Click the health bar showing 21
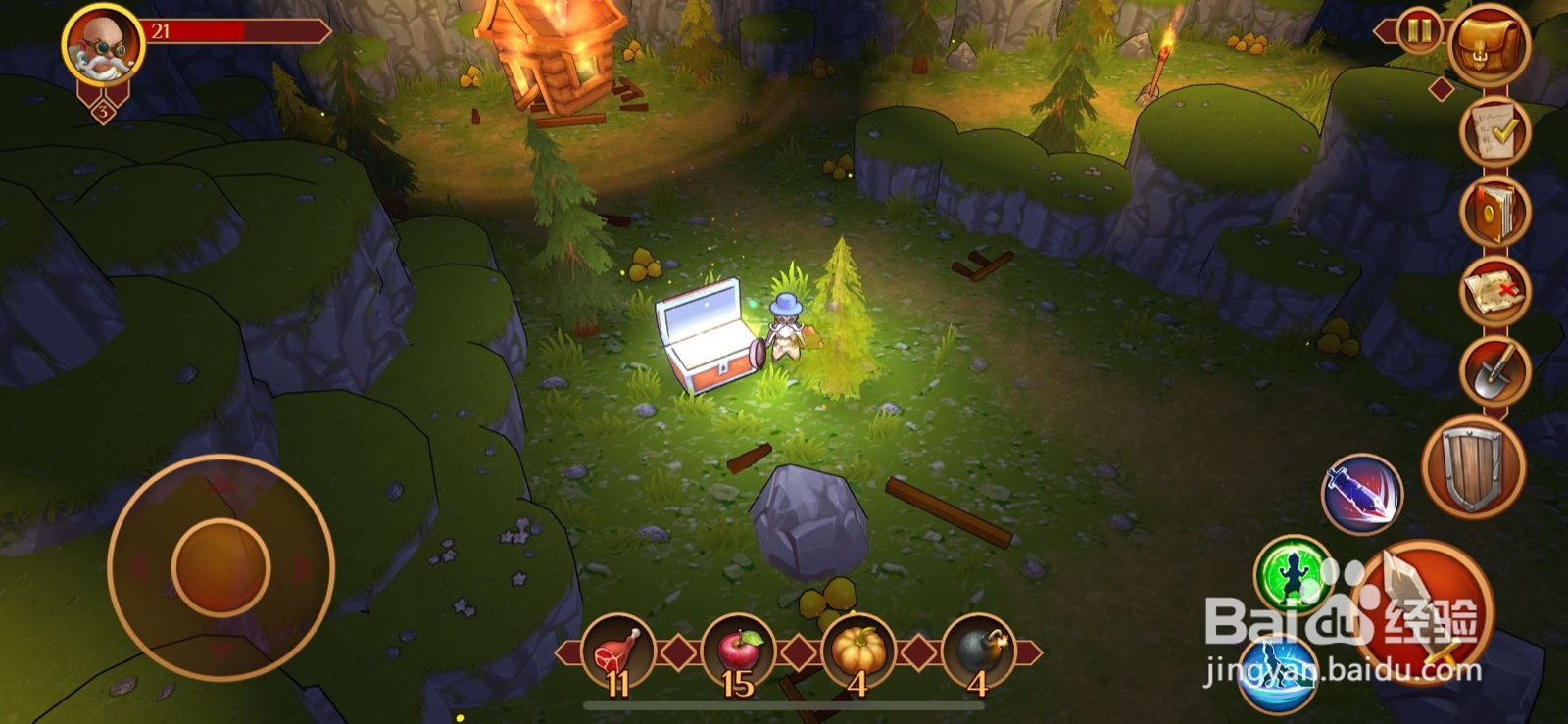This screenshot has height=724, width=1568. [235, 30]
